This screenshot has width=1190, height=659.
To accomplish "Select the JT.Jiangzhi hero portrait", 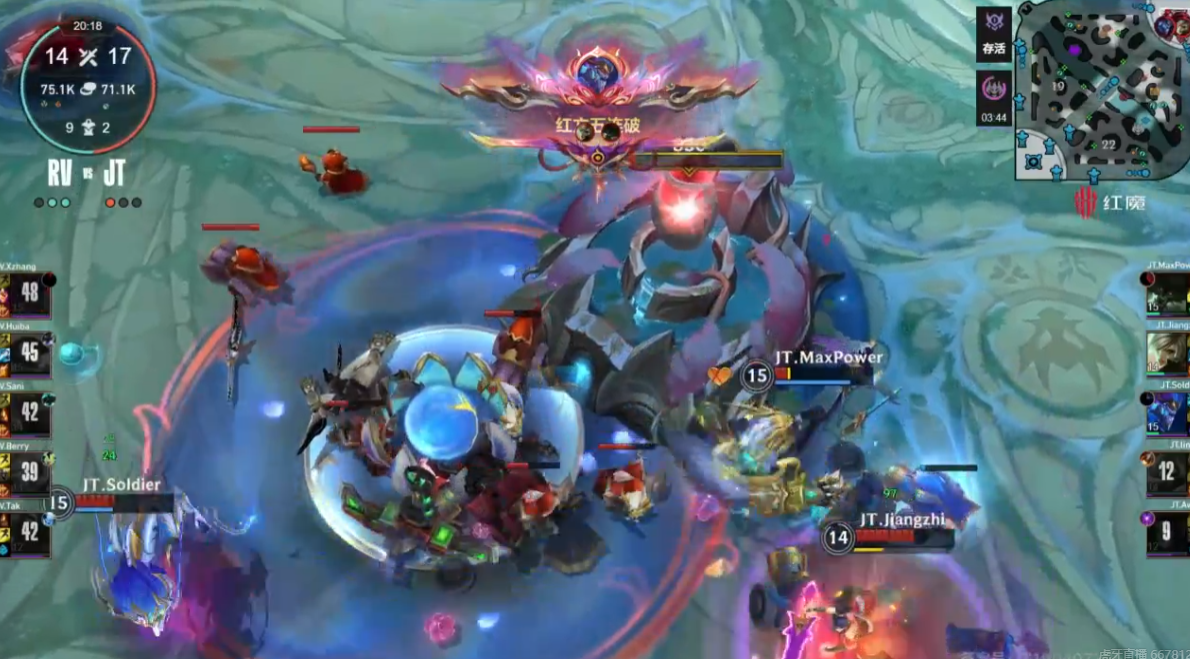I will click(1168, 352).
